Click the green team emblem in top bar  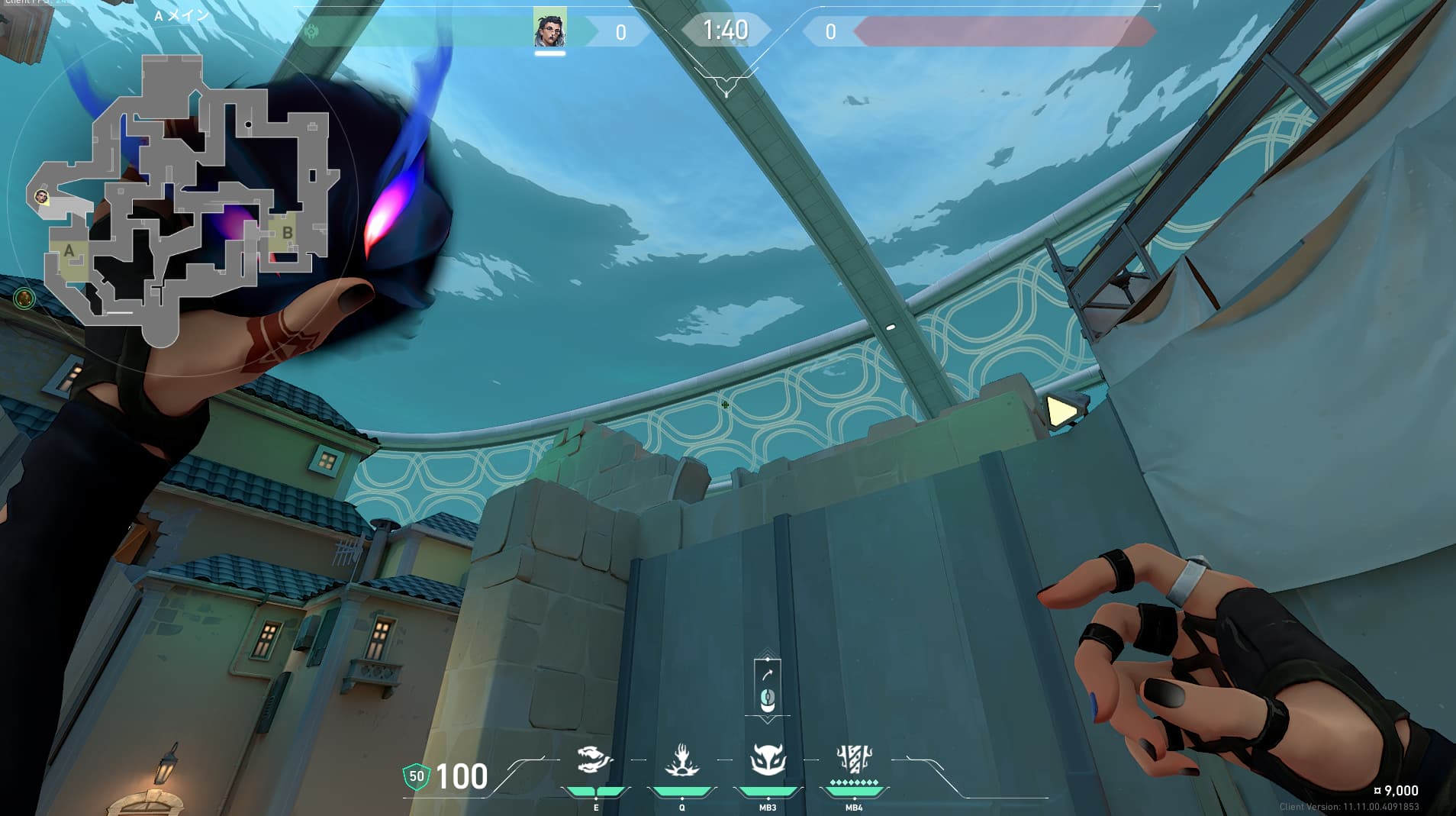point(311,32)
